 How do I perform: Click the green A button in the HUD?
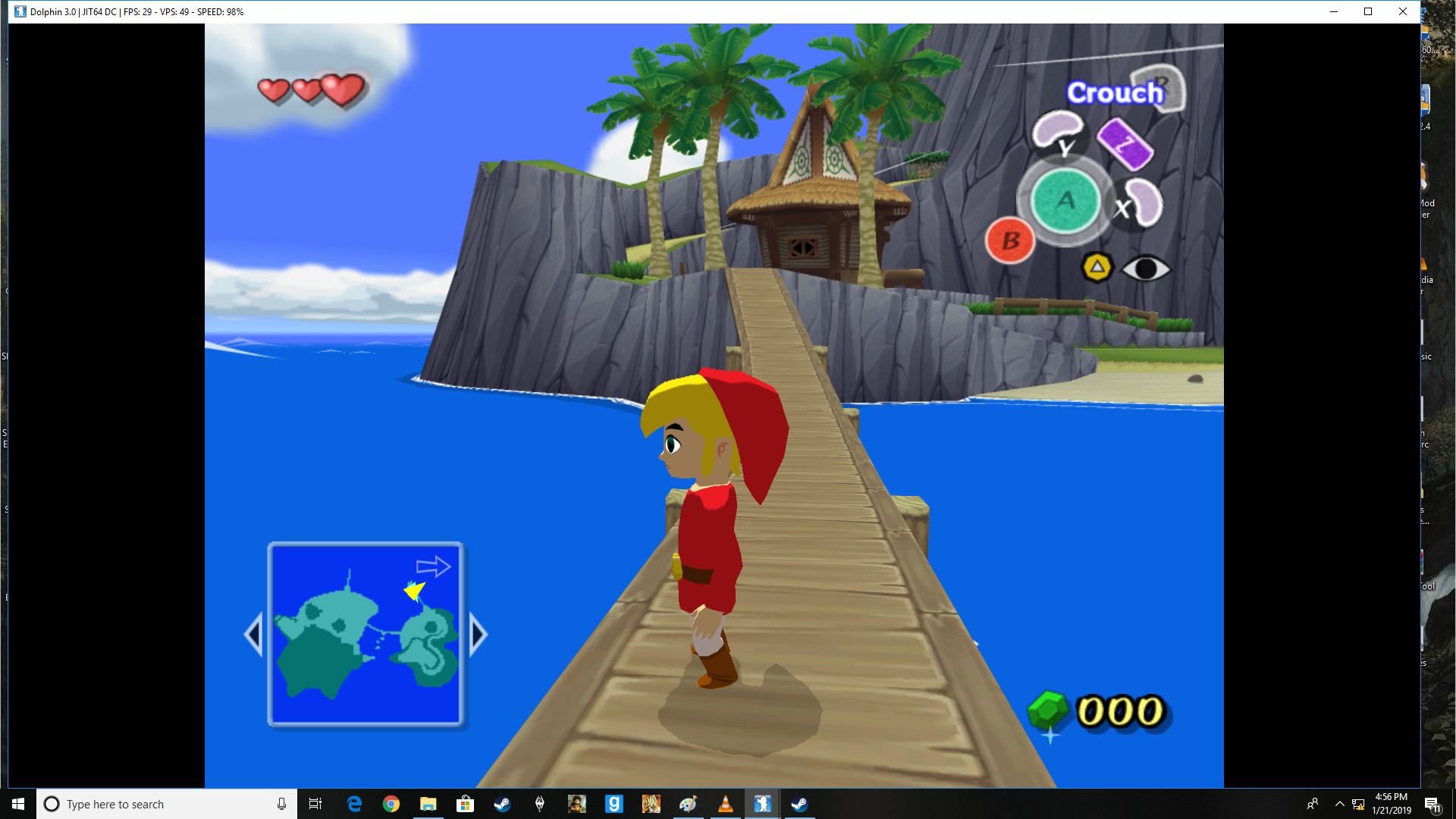coord(1065,201)
